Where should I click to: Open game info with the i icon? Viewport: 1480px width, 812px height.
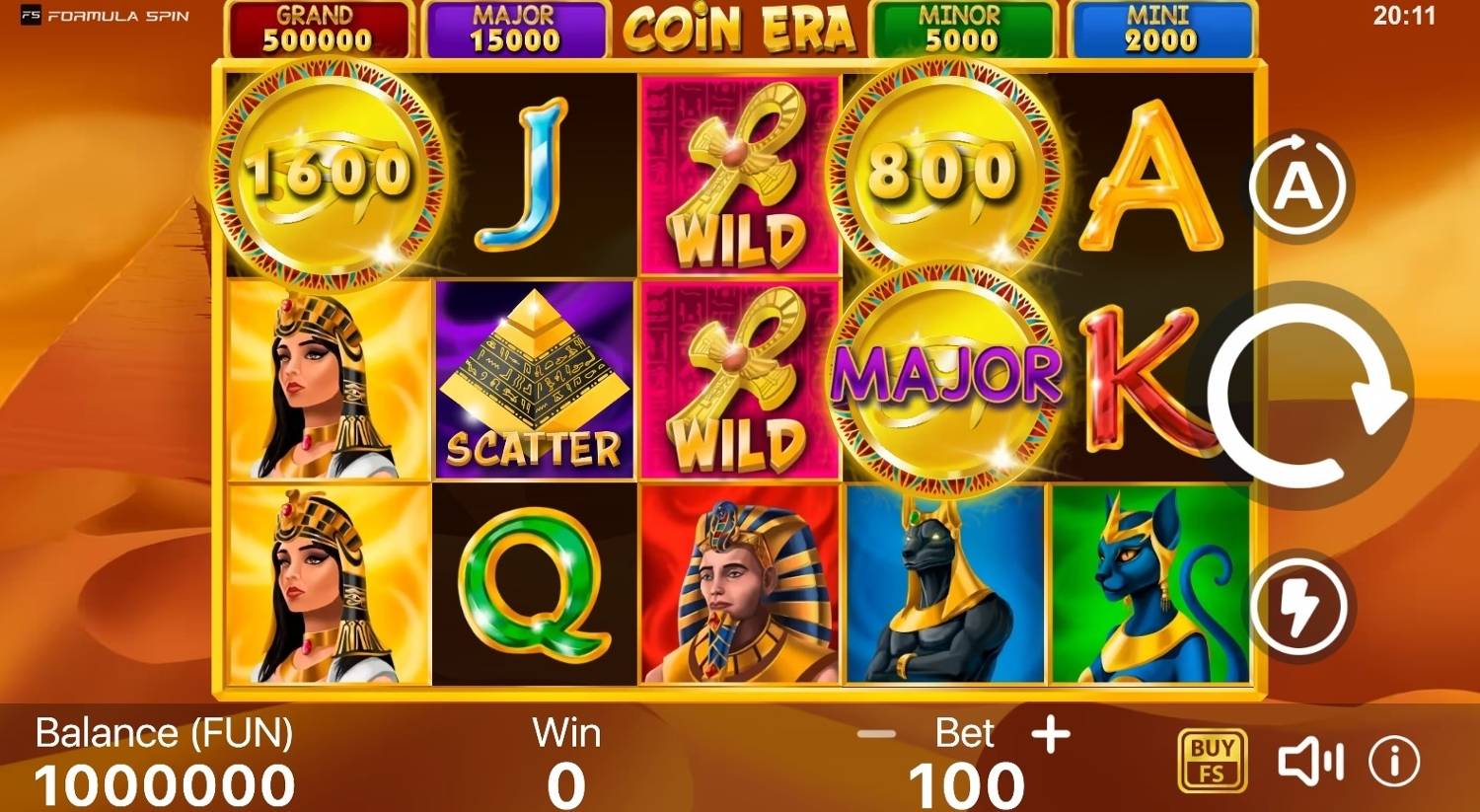point(1392,758)
